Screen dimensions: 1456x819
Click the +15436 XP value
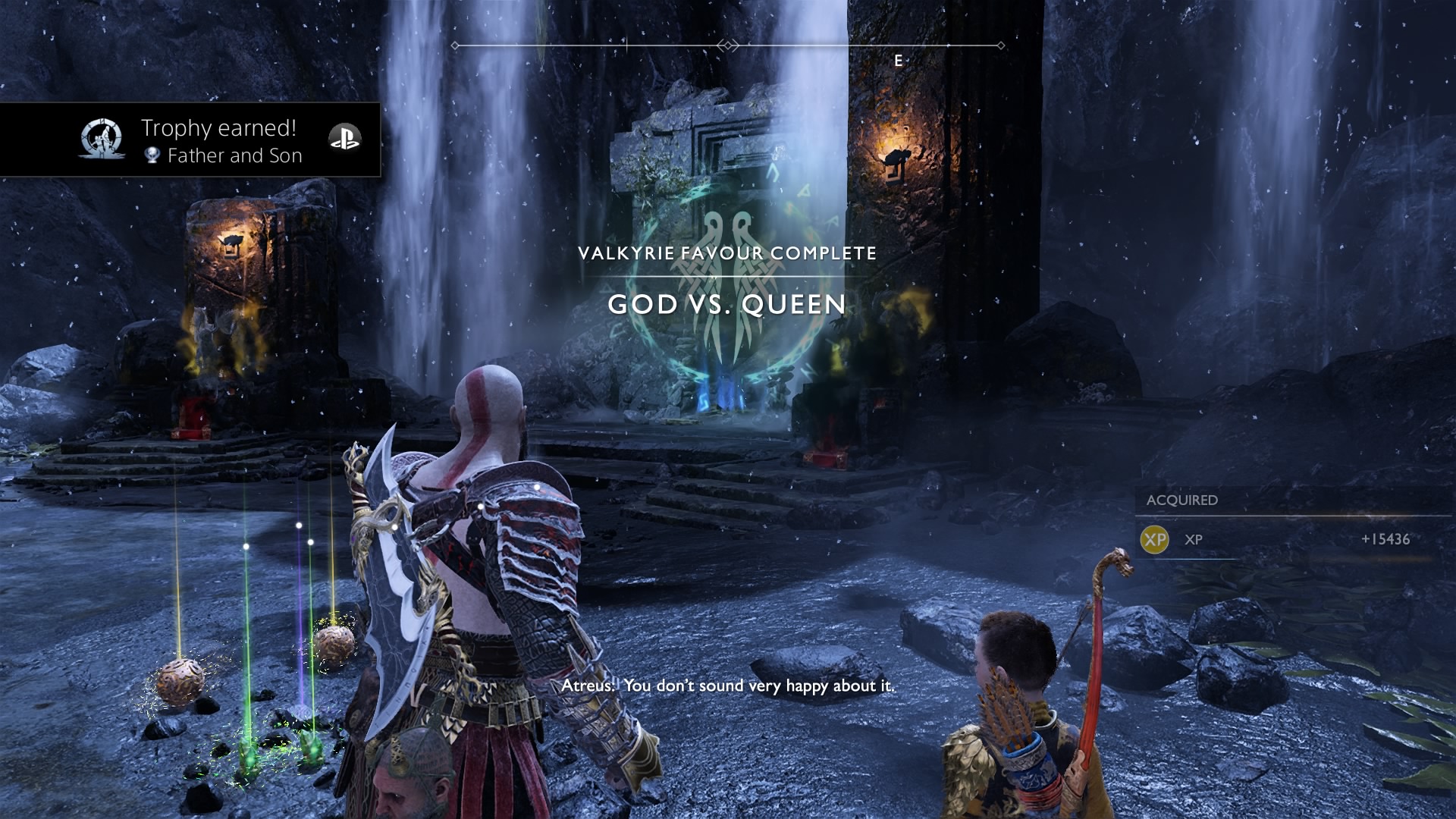coord(1386,541)
